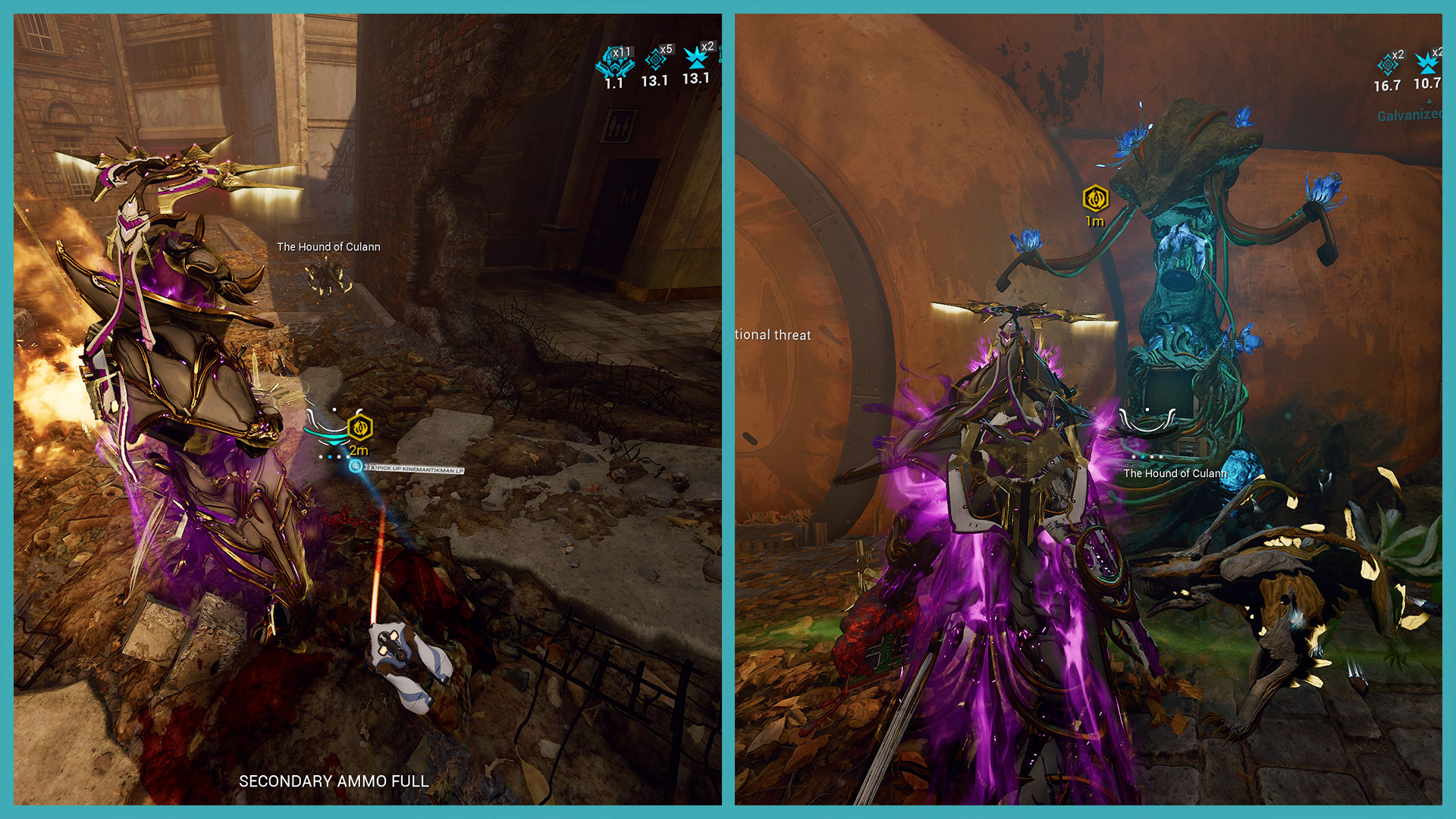Select the diamond buff icon timed at 16.7
This screenshot has height=819, width=1456.
pyautogui.click(x=1387, y=64)
